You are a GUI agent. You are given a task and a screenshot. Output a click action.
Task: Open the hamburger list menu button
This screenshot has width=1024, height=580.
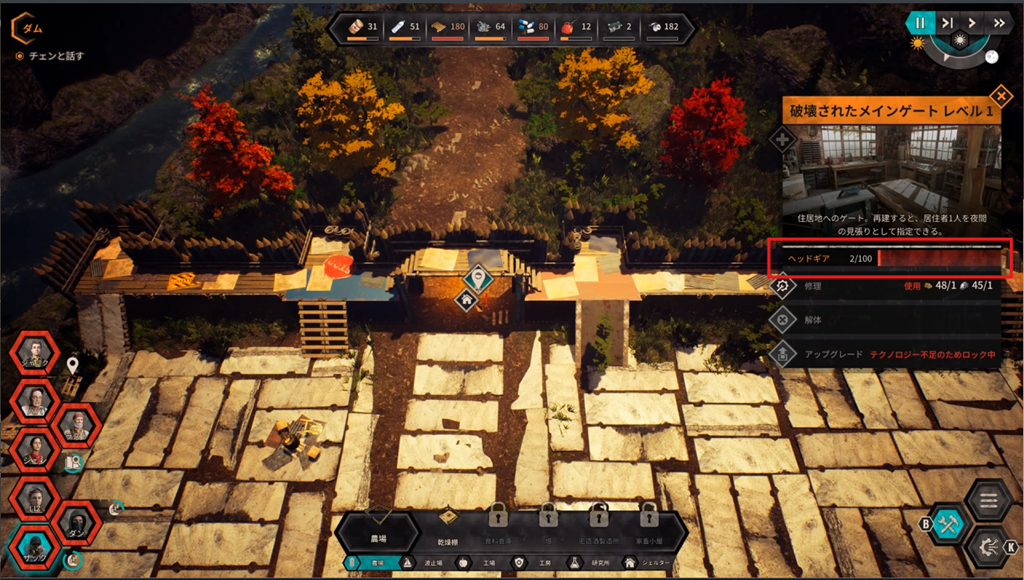(990, 498)
